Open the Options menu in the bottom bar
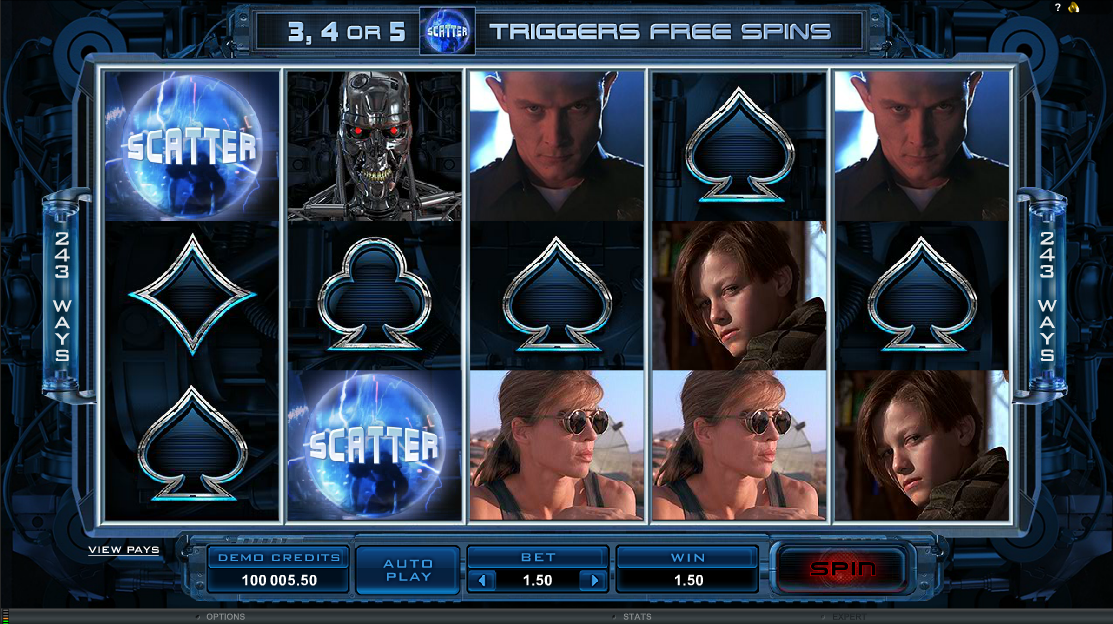 coord(225,617)
